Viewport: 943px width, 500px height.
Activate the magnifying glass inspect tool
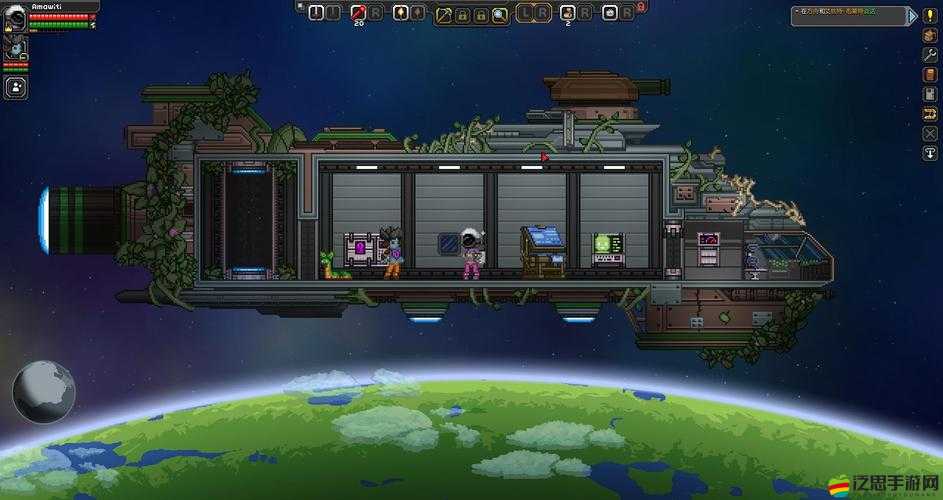(x=499, y=14)
